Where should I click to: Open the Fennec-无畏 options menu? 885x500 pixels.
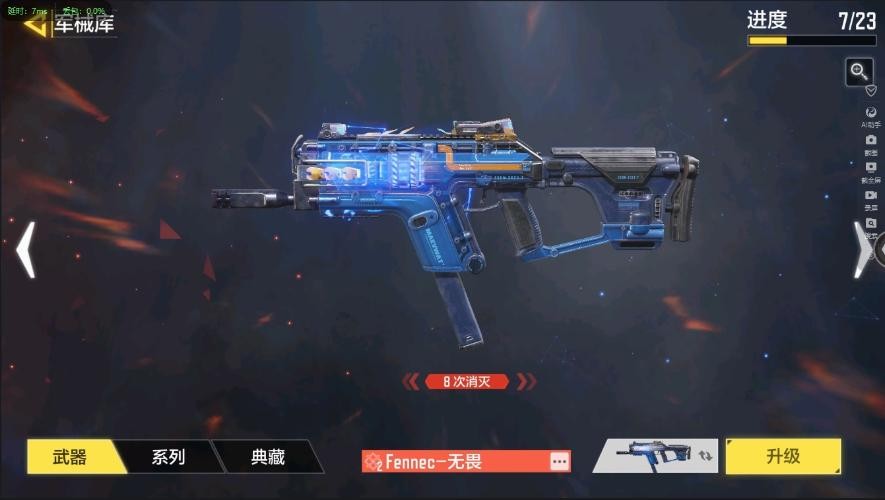pos(559,461)
